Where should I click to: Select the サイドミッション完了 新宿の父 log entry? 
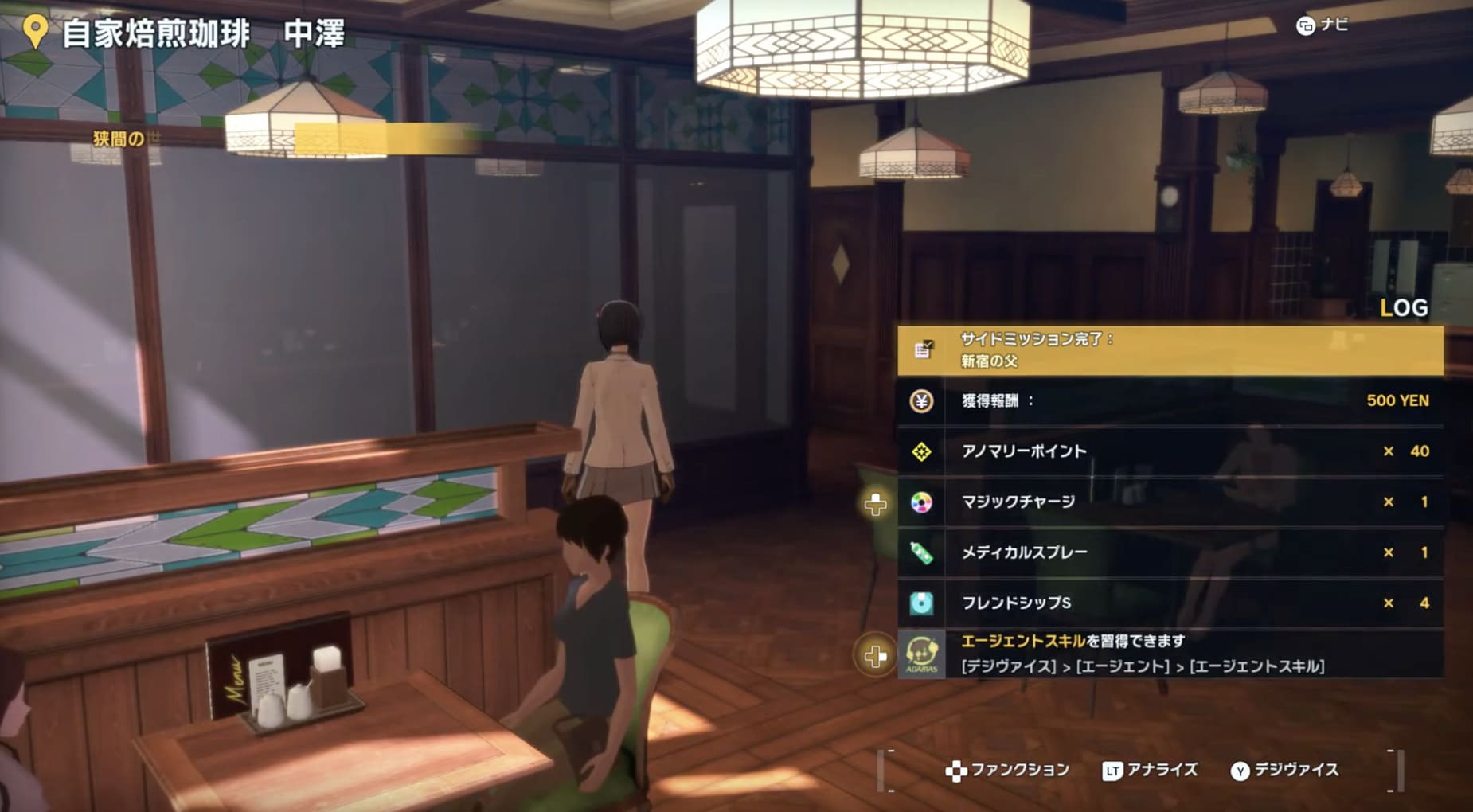tap(1169, 350)
